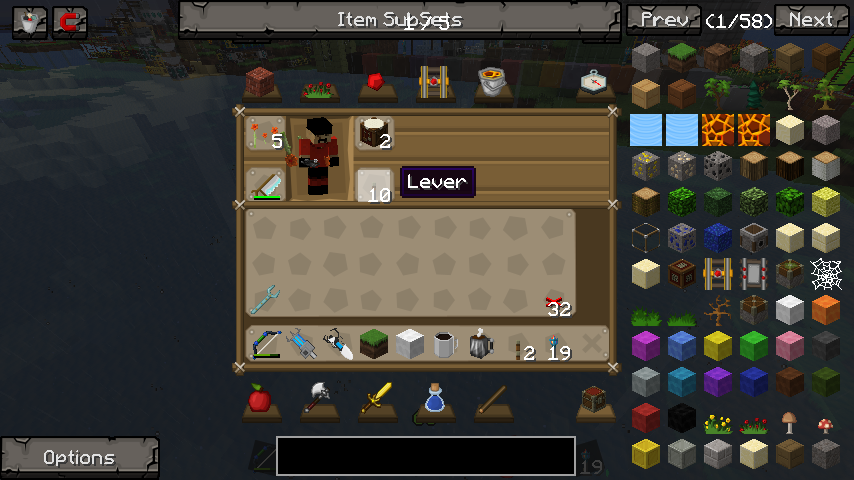
Task: Switch to the lava bucket tab
Action: click(491, 82)
